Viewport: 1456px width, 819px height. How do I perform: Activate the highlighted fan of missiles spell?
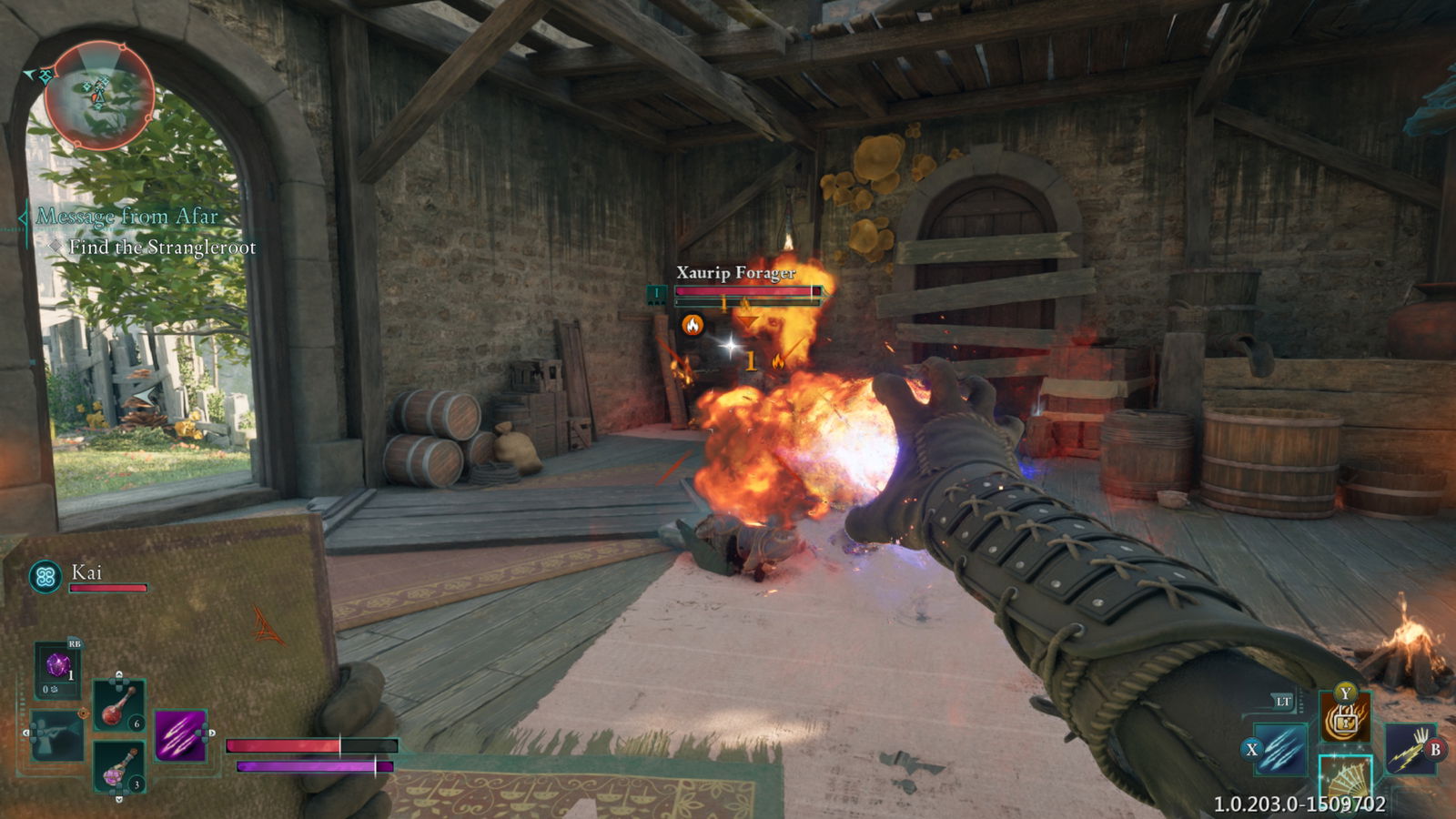[x=1345, y=781]
